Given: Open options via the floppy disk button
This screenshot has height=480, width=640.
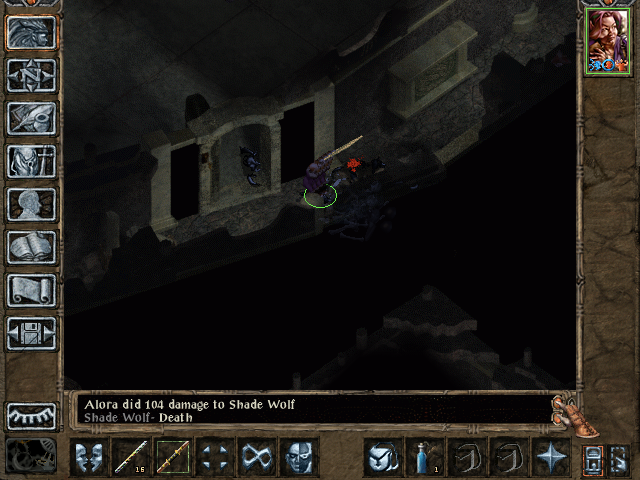Looking at the screenshot, I should [x=32, y=333].
